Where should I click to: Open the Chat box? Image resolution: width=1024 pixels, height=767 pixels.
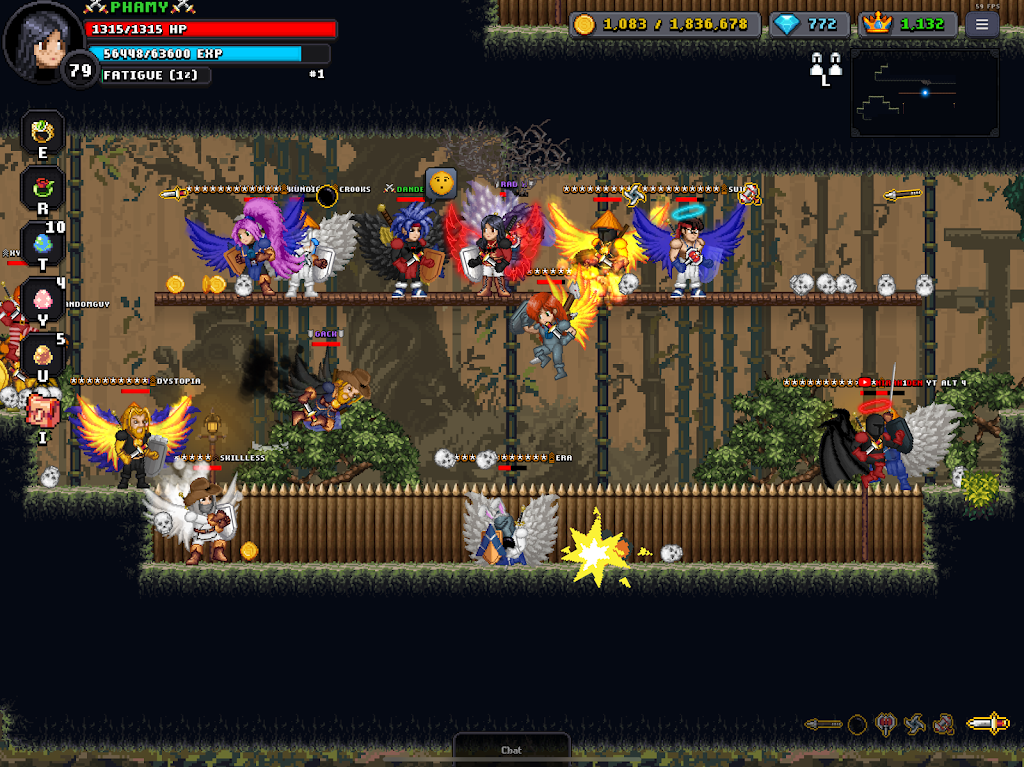point(511,748)
